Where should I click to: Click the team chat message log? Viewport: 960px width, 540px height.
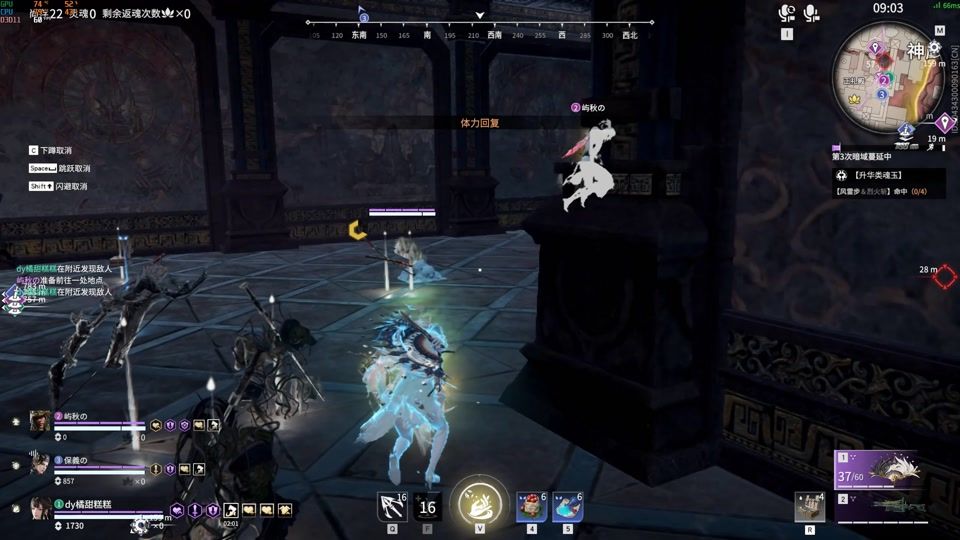[x=68, y=281]
